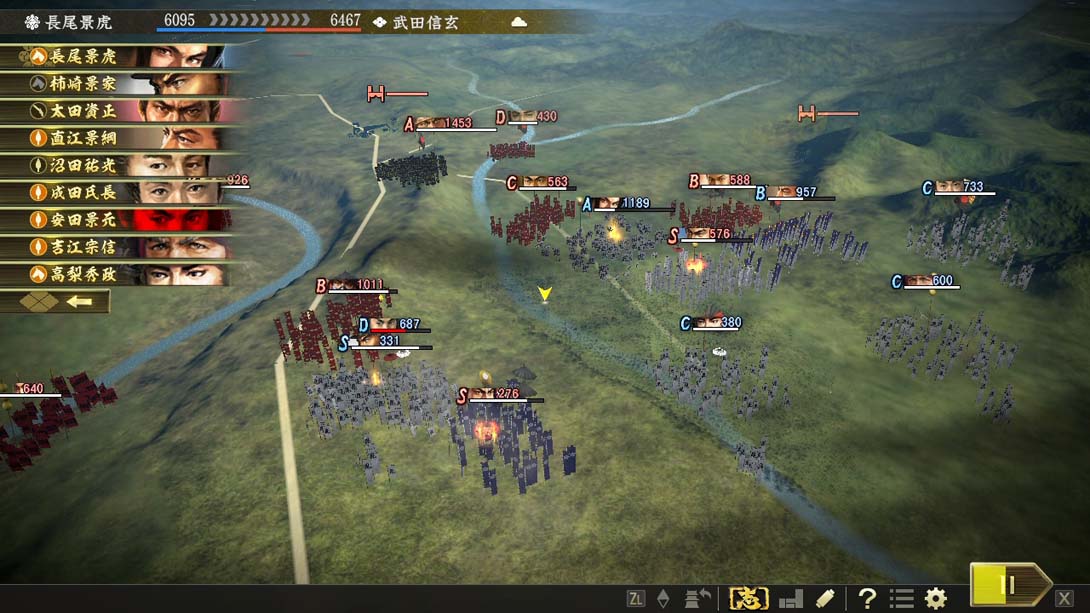The image size is (1090, 613).
Task: Show help with the question mark icon
Action: tap(867, 598)
